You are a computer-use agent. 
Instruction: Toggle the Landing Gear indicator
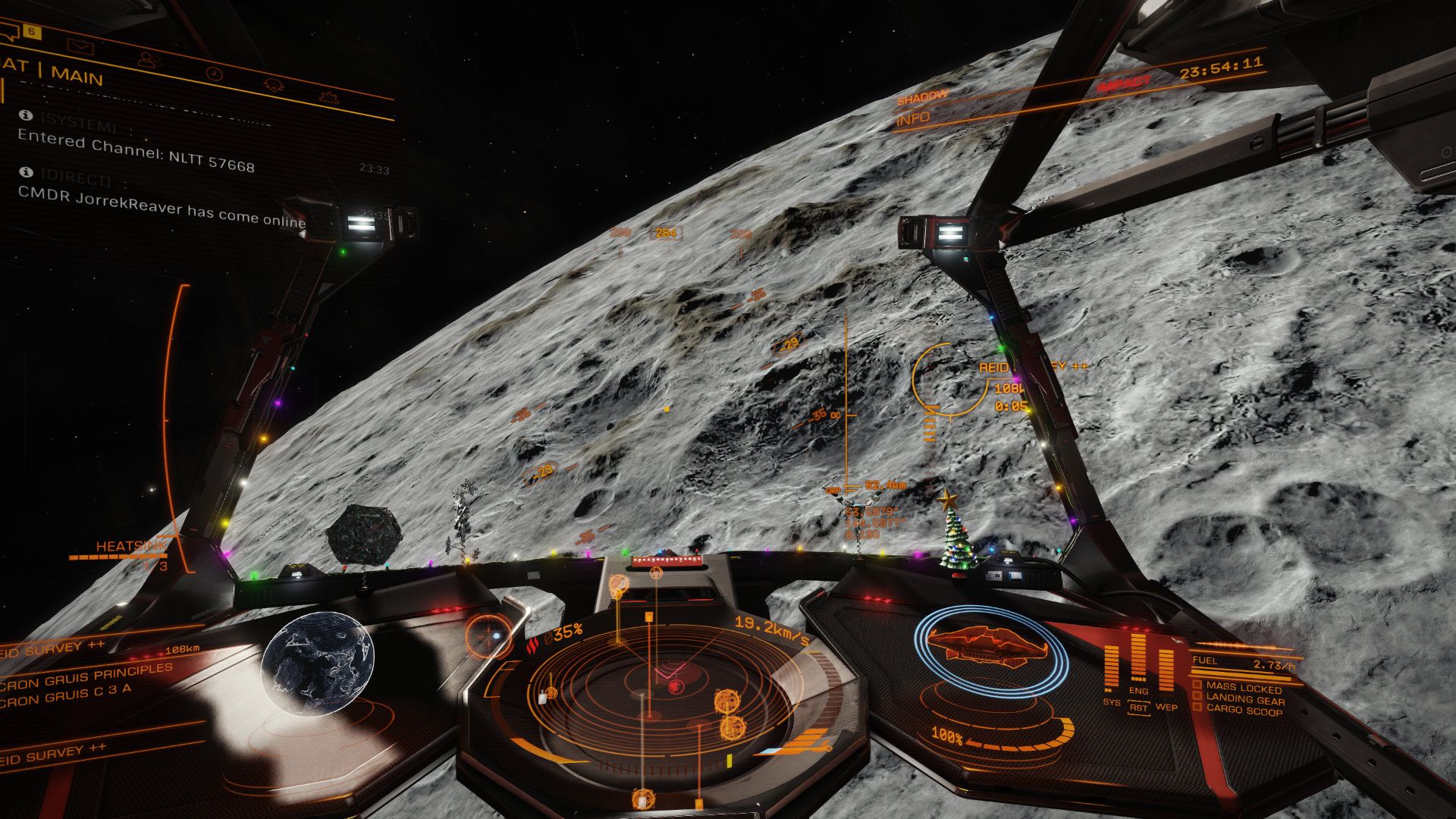click(1244, 699)
